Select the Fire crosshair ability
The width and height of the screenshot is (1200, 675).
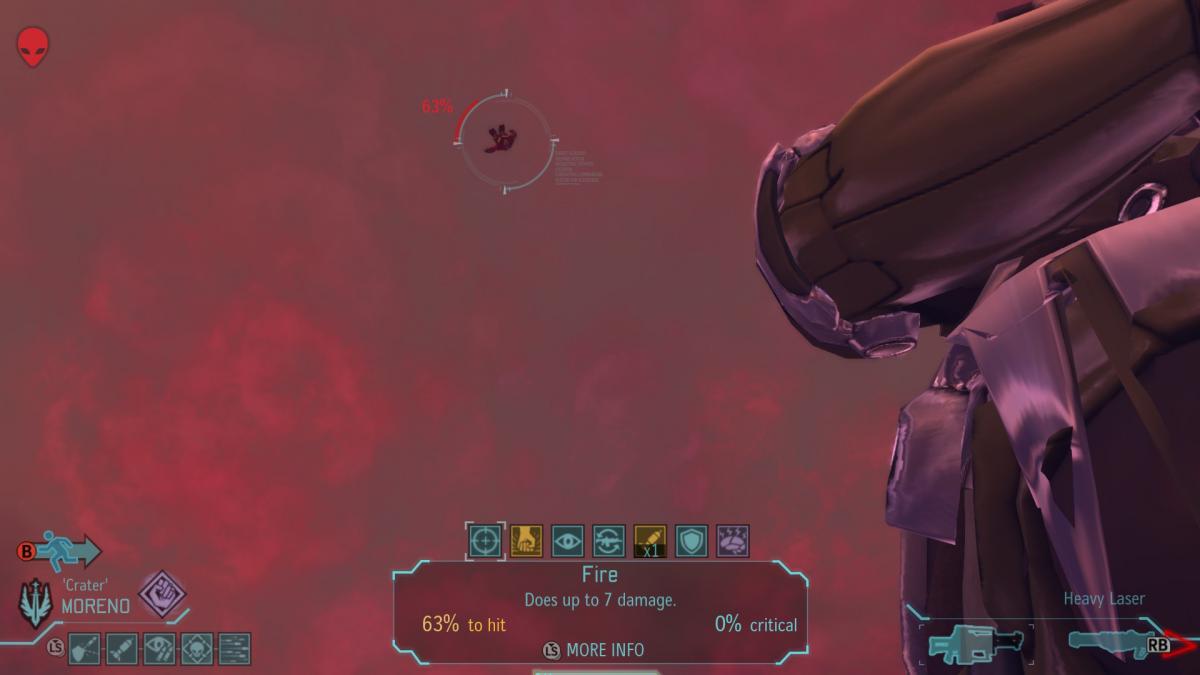(x=486, y=541)
